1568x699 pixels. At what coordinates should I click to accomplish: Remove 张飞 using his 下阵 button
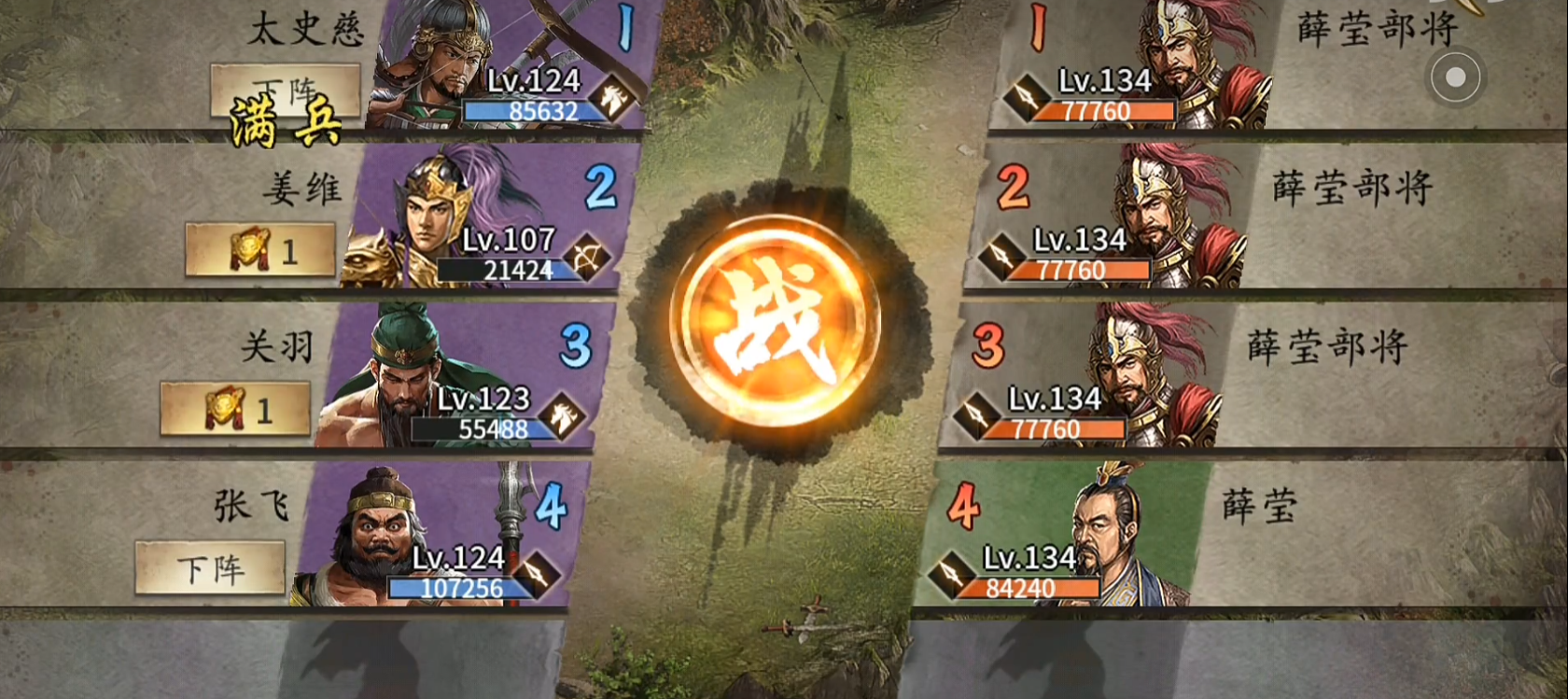coord(210,567)
